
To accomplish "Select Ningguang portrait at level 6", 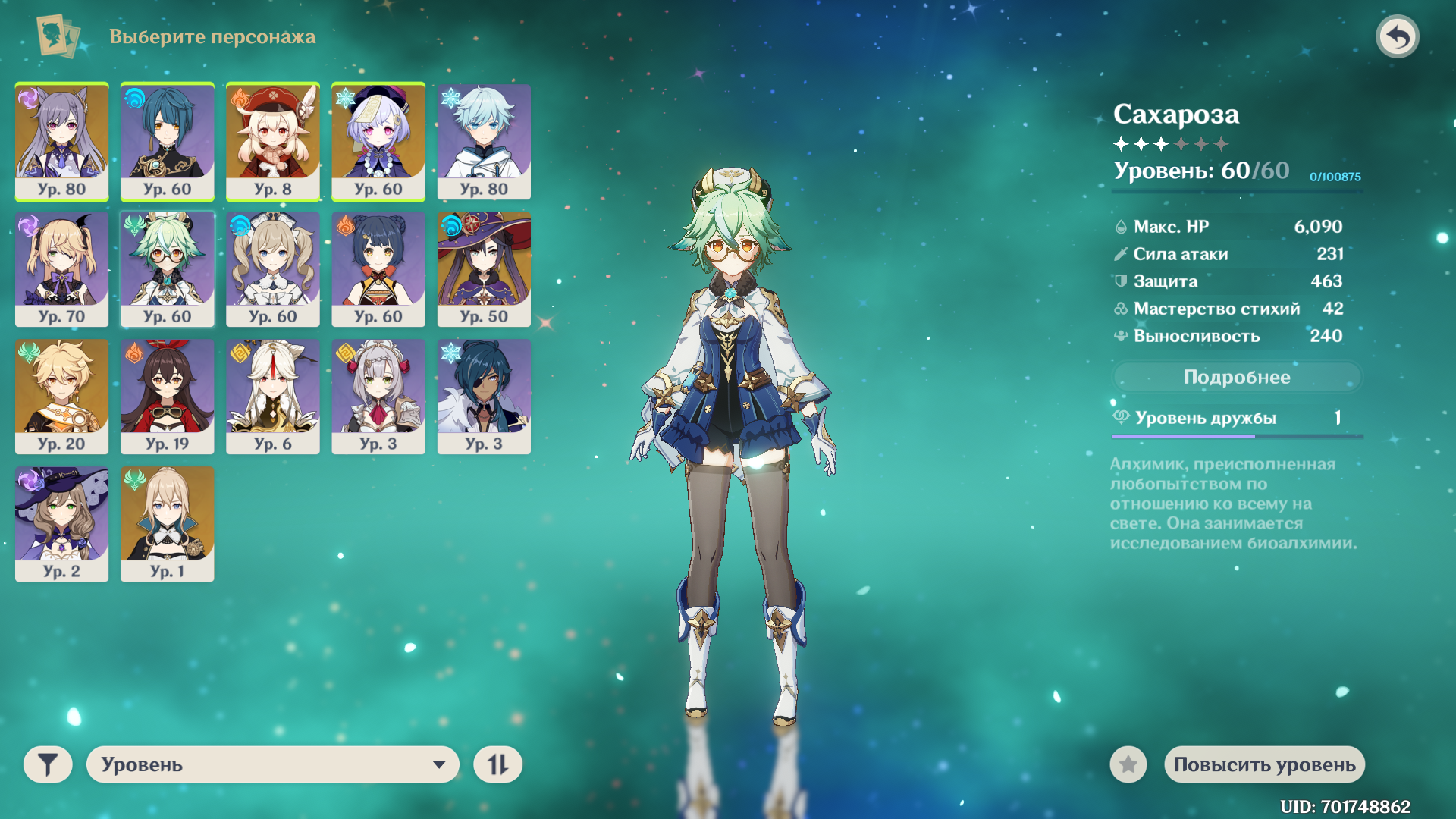I will click(x=273, y=397).
